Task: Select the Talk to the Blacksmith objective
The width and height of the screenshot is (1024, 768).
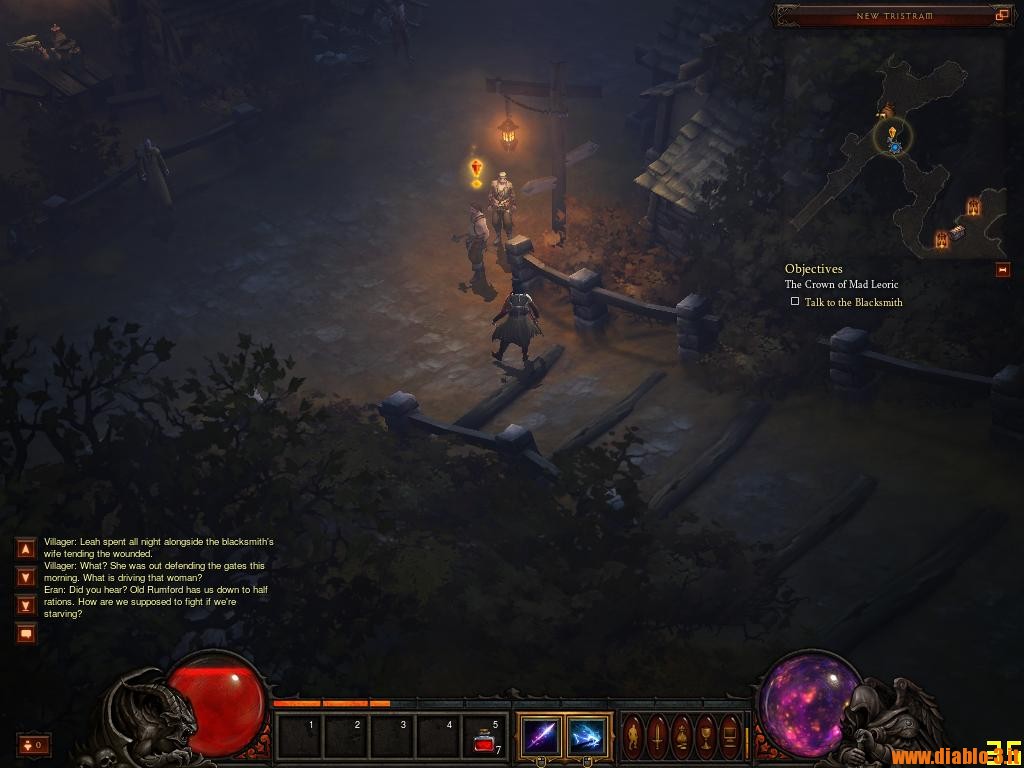Action: [853, 302]
